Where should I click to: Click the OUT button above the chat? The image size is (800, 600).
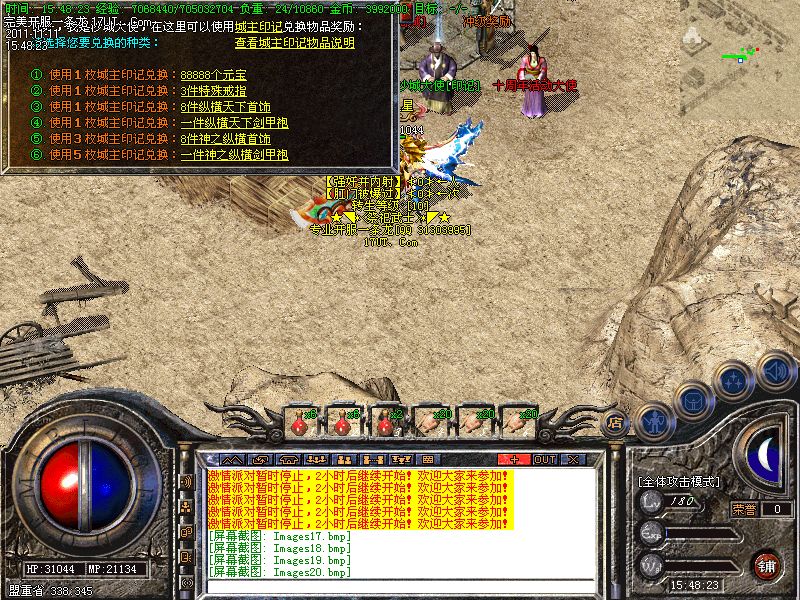click(544, 459)
